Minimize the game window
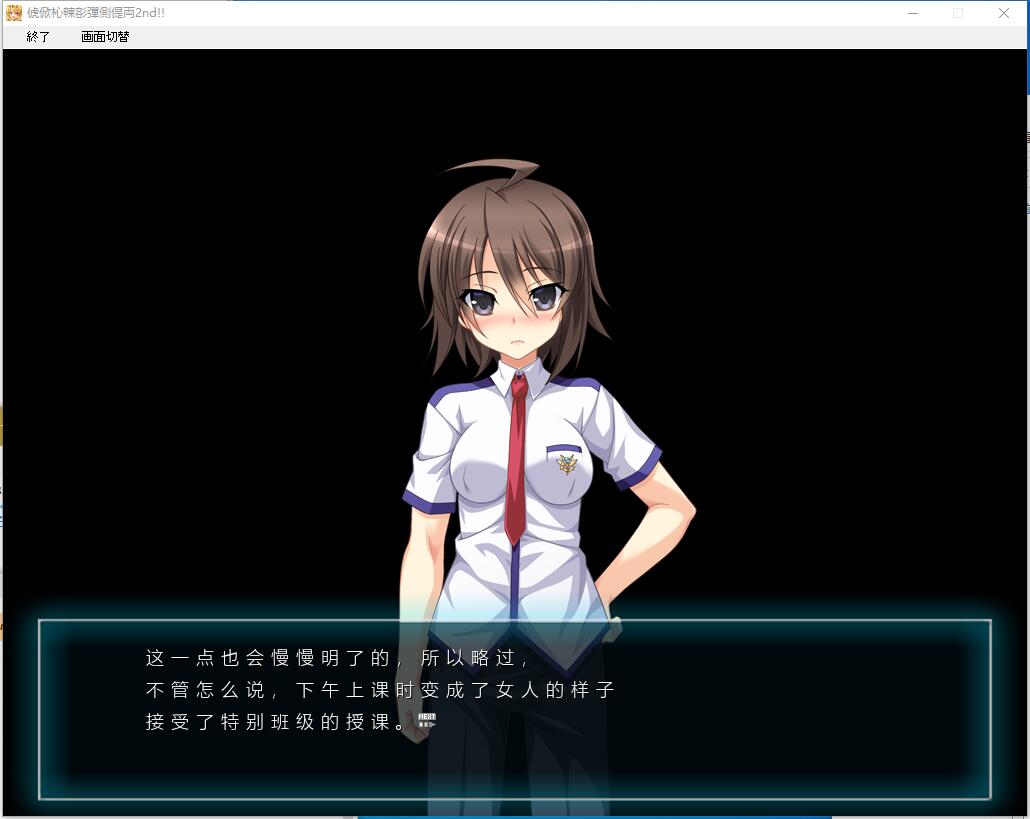 (x=913, y=13)
